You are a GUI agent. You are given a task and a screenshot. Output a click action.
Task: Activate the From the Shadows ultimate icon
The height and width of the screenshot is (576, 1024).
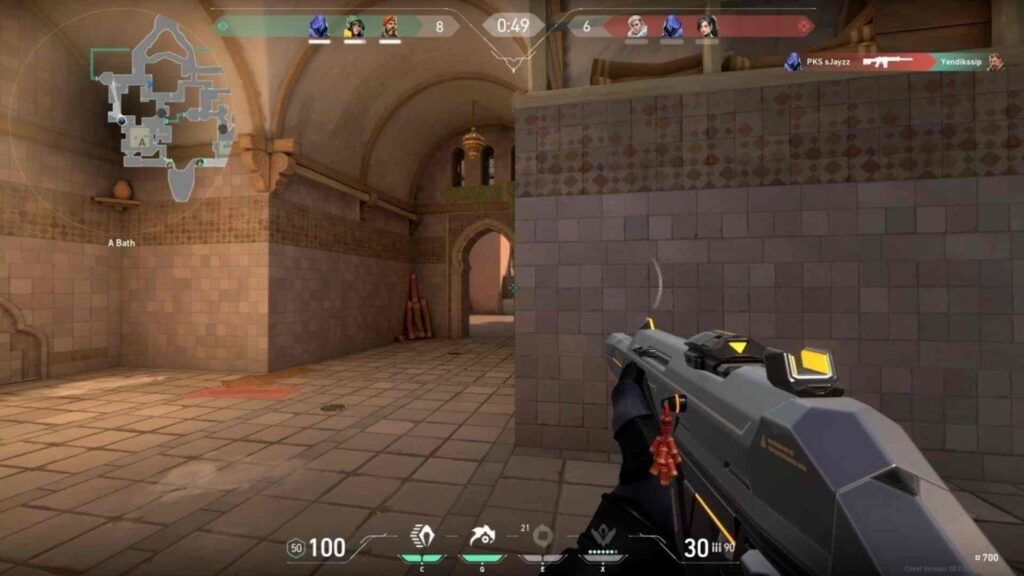pyautogui.click(x=603, y=537)
